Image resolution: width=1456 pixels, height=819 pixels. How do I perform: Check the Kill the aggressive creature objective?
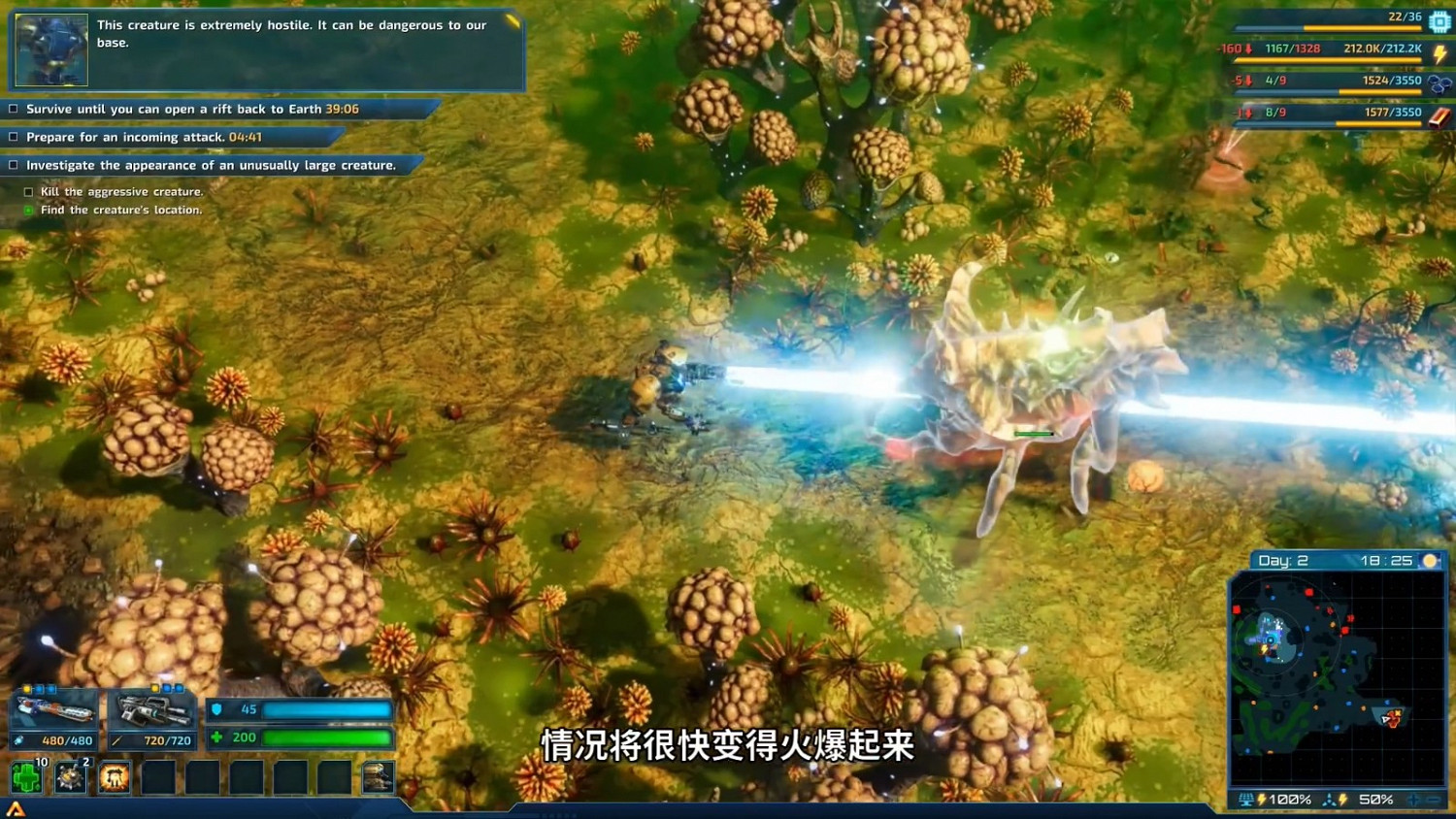coord(26,191)
